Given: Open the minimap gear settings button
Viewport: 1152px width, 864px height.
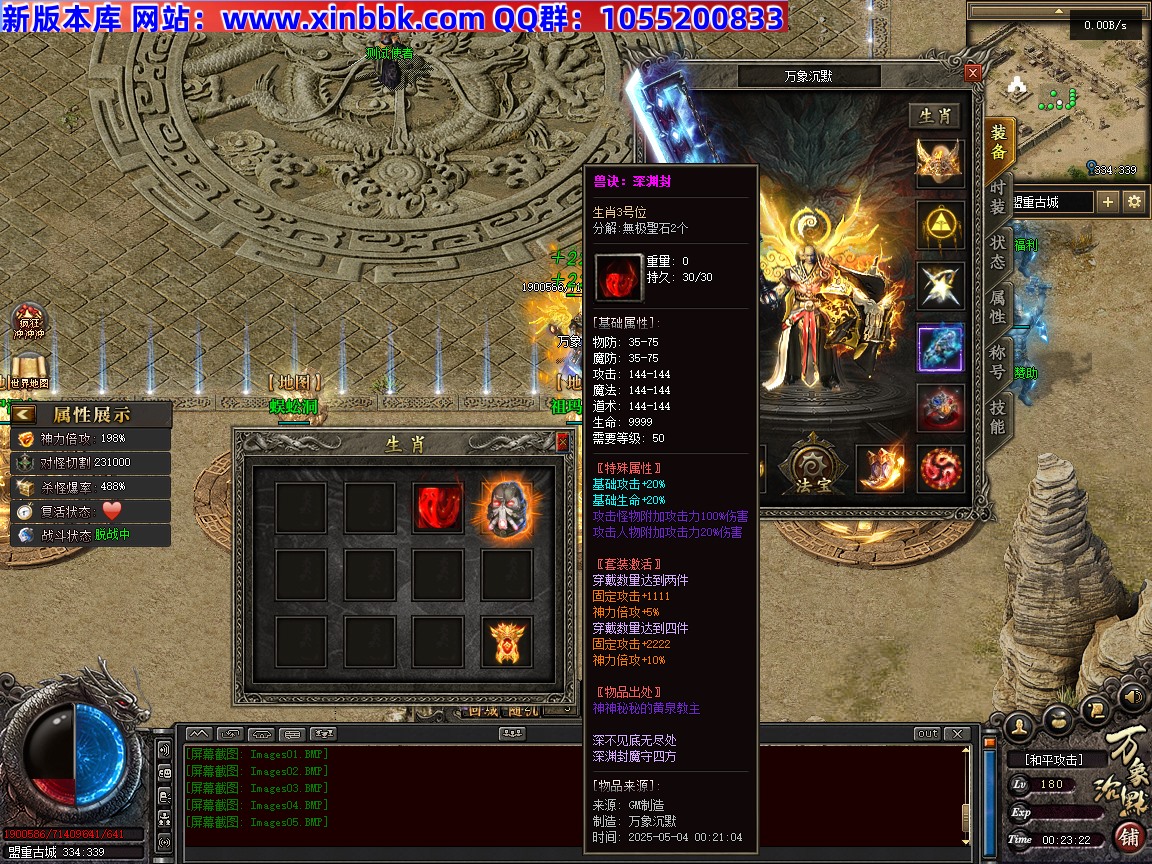Looking at the screenshot, I should click(x=1133, y=202).
